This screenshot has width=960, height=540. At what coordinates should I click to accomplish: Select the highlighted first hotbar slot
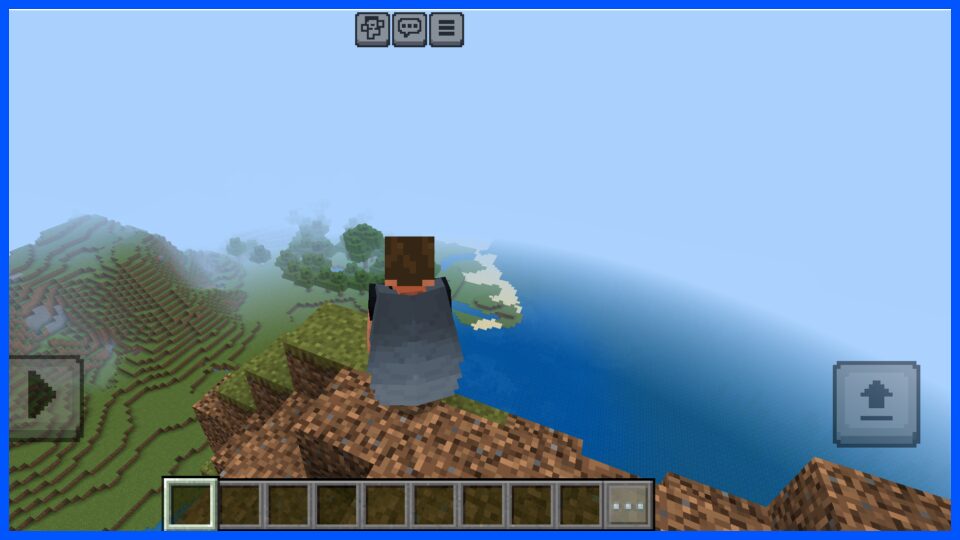click(190, 505)
